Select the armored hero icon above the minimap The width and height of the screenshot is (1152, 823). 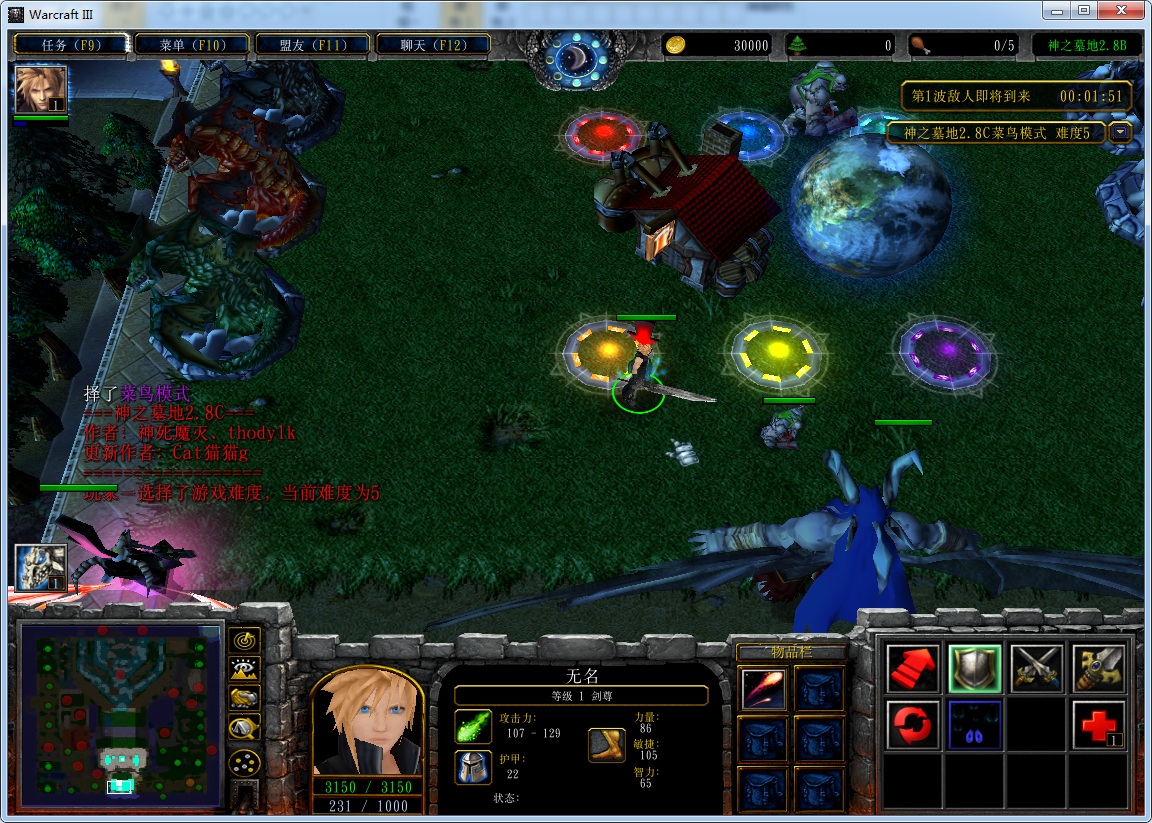pyautogui.click(x=41, y=568)
